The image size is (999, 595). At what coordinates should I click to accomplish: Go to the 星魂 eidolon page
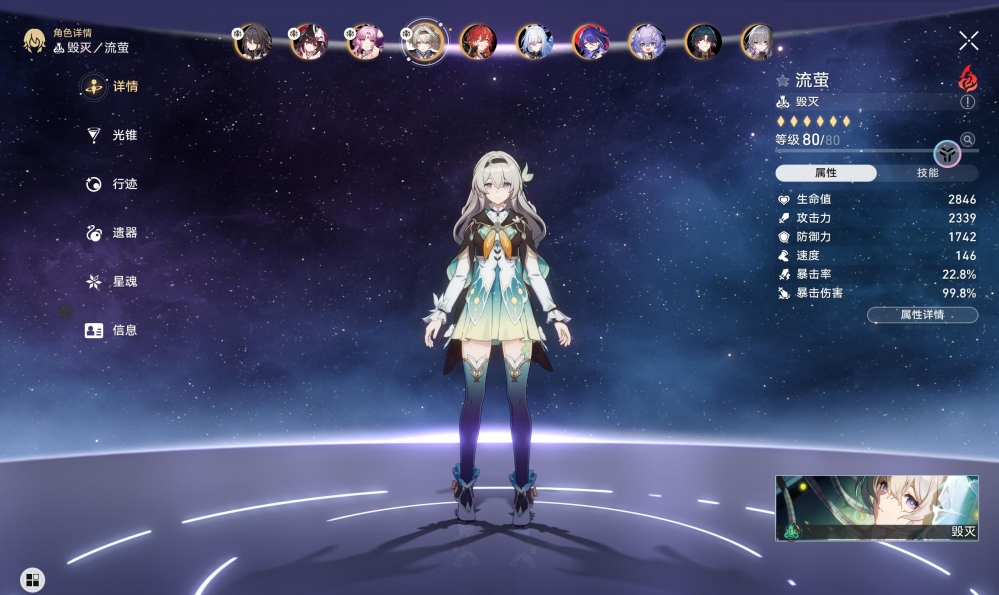click(111, 282)
